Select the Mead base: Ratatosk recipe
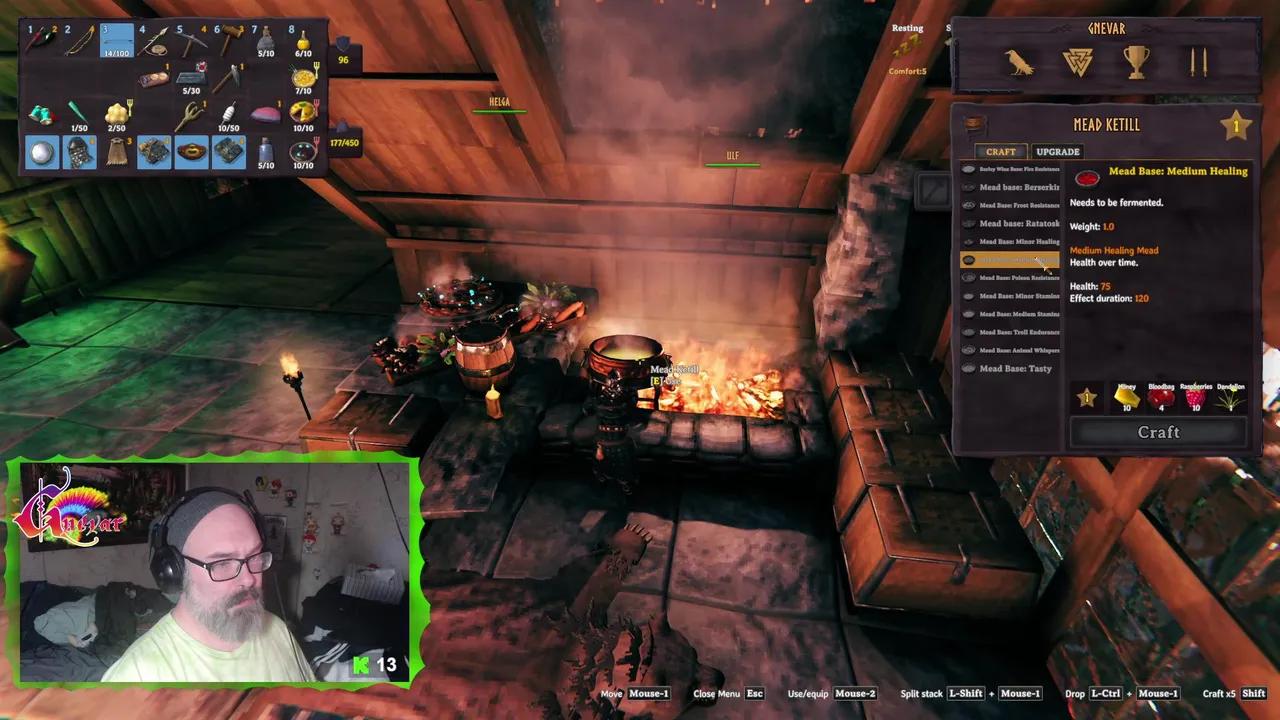 coord(1014,223)
